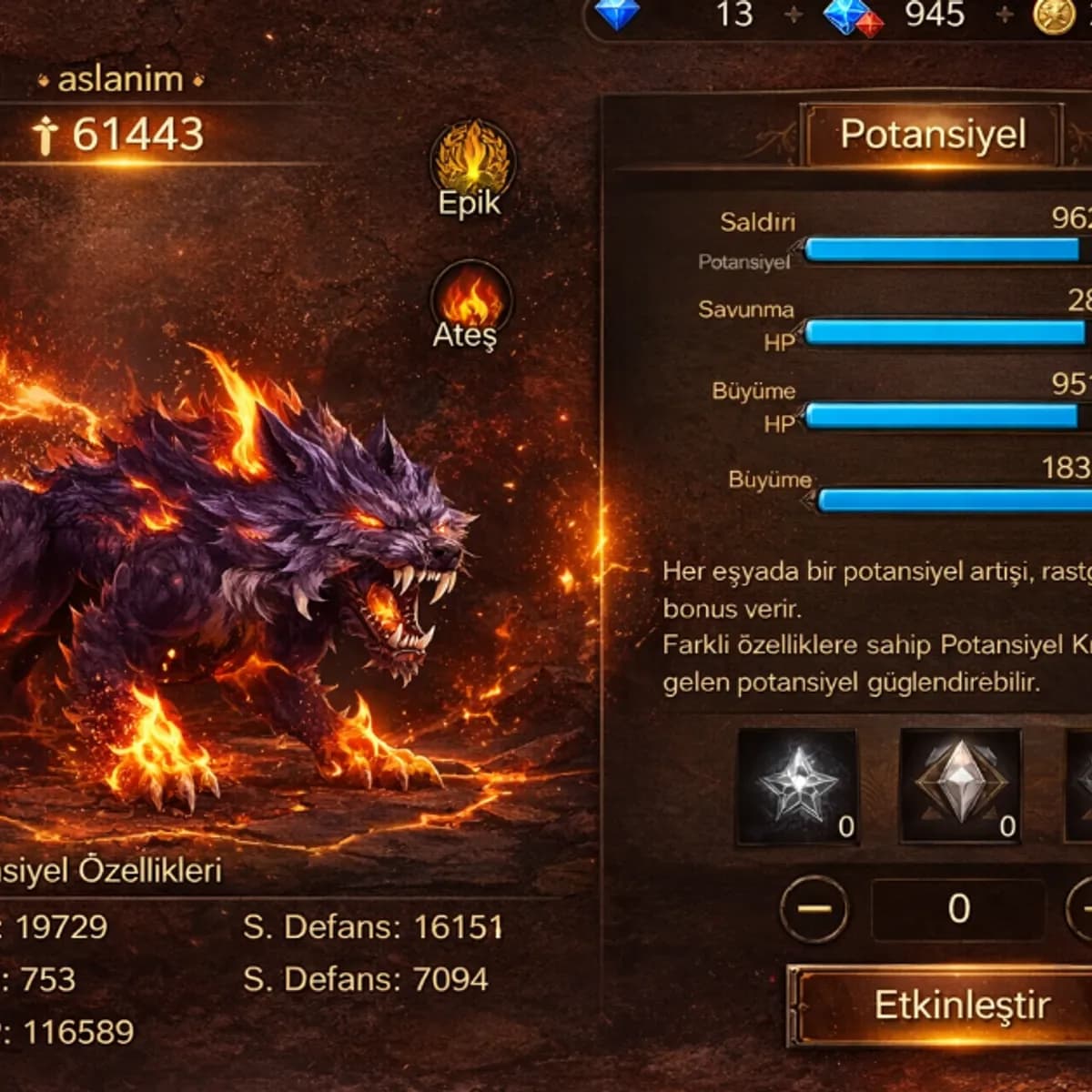Select the white diamond crystal slot
The width and height of the screenshot is (1092, 1092).
tap(959, 786)
